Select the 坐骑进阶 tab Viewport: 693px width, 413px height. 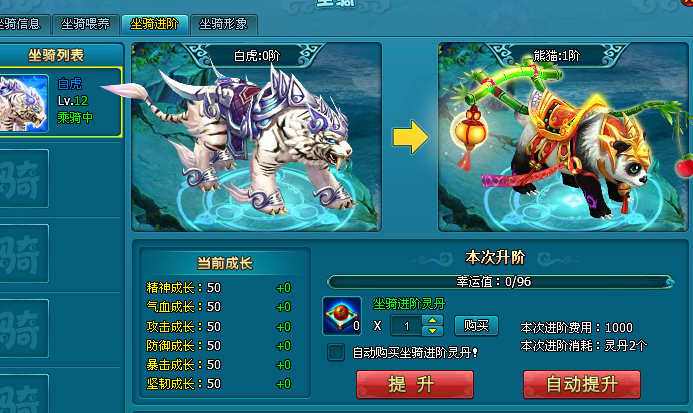[154, 23]
